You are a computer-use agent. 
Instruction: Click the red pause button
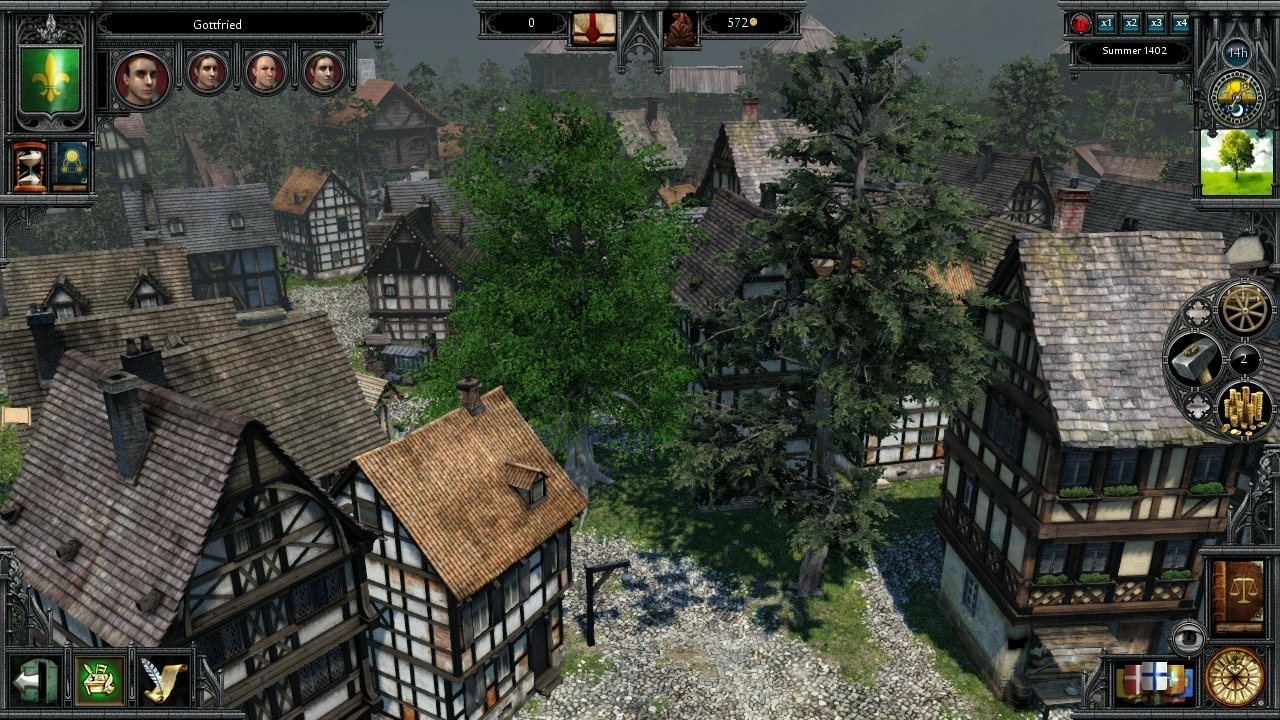tap(1081, 23)
